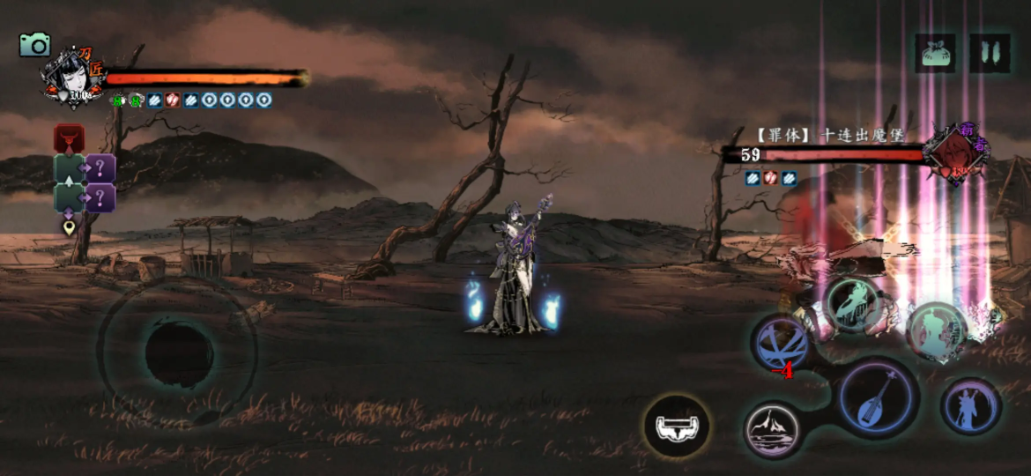Select the red demon mask room tile
1031x476 pixels.
coord(69,137)
